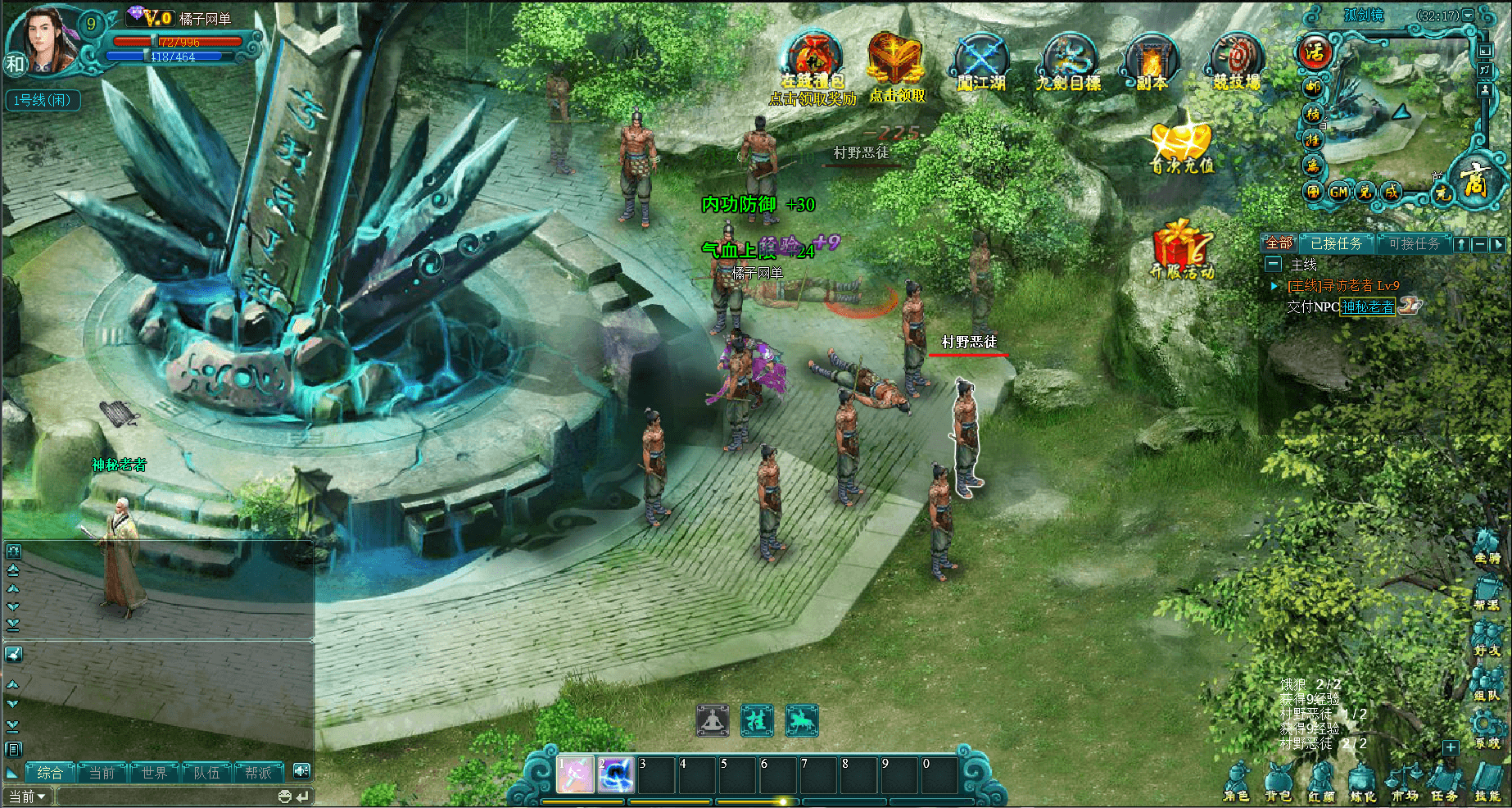Open the 竞技场 arena icon
Screen dimensions: 1512x808
1237,61
